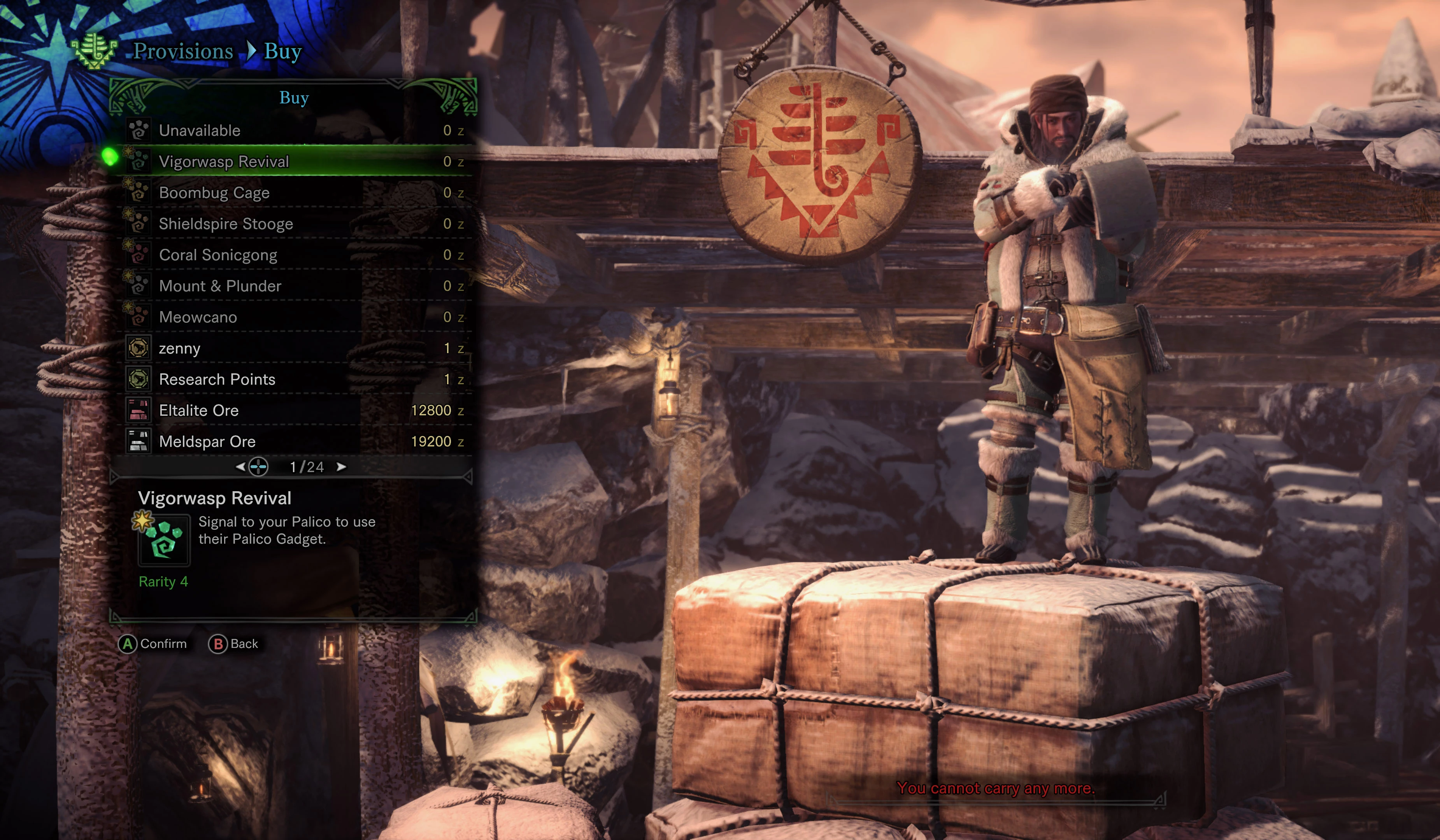Screen dimensions: 1440x840
Task: Select Meldspar Ore priced at 19200z
Action: tap(294, 442)
